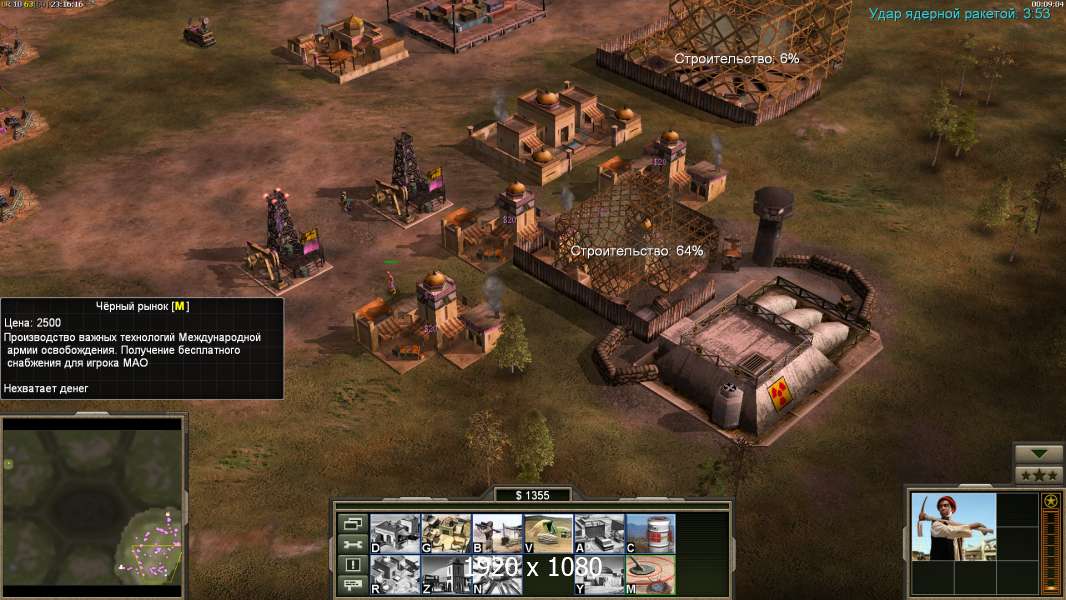The width and height of the screenshot is (1066, 600).
Task: Select the barrel build icon labeled C
Action: coord(650,533)
